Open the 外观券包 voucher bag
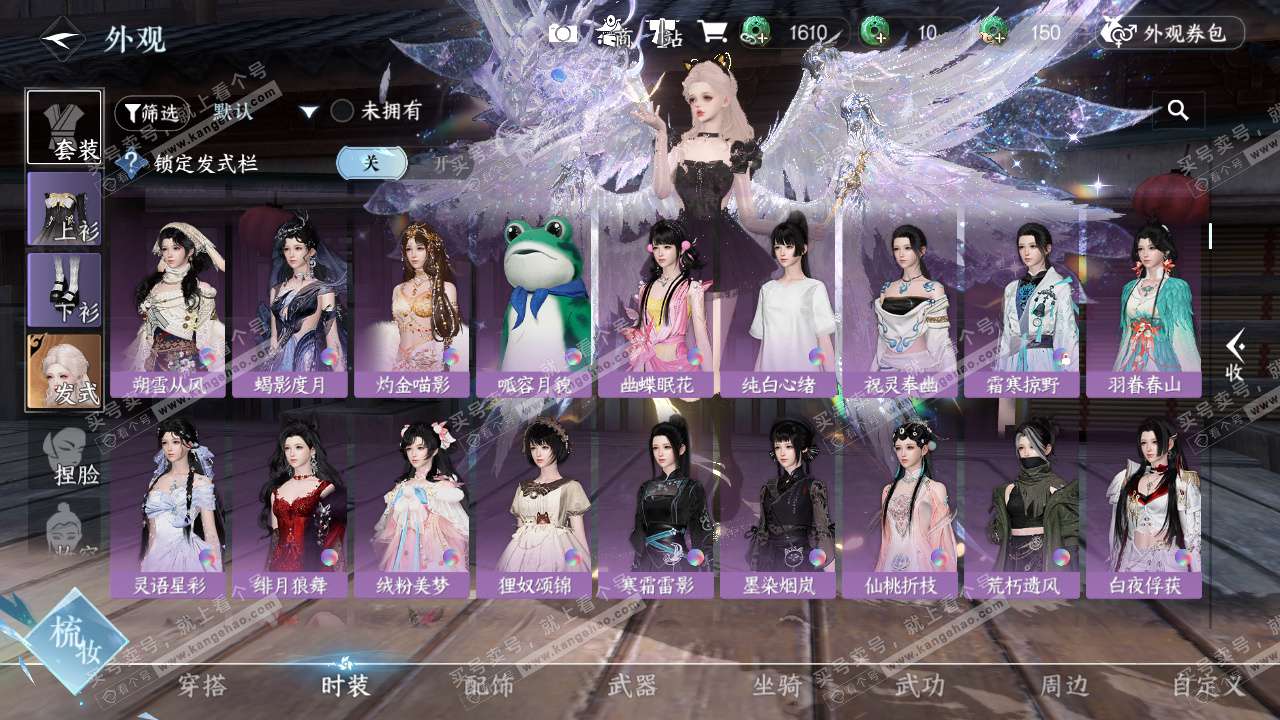Screen dimensions: 1280x720 coord(1172,33)
